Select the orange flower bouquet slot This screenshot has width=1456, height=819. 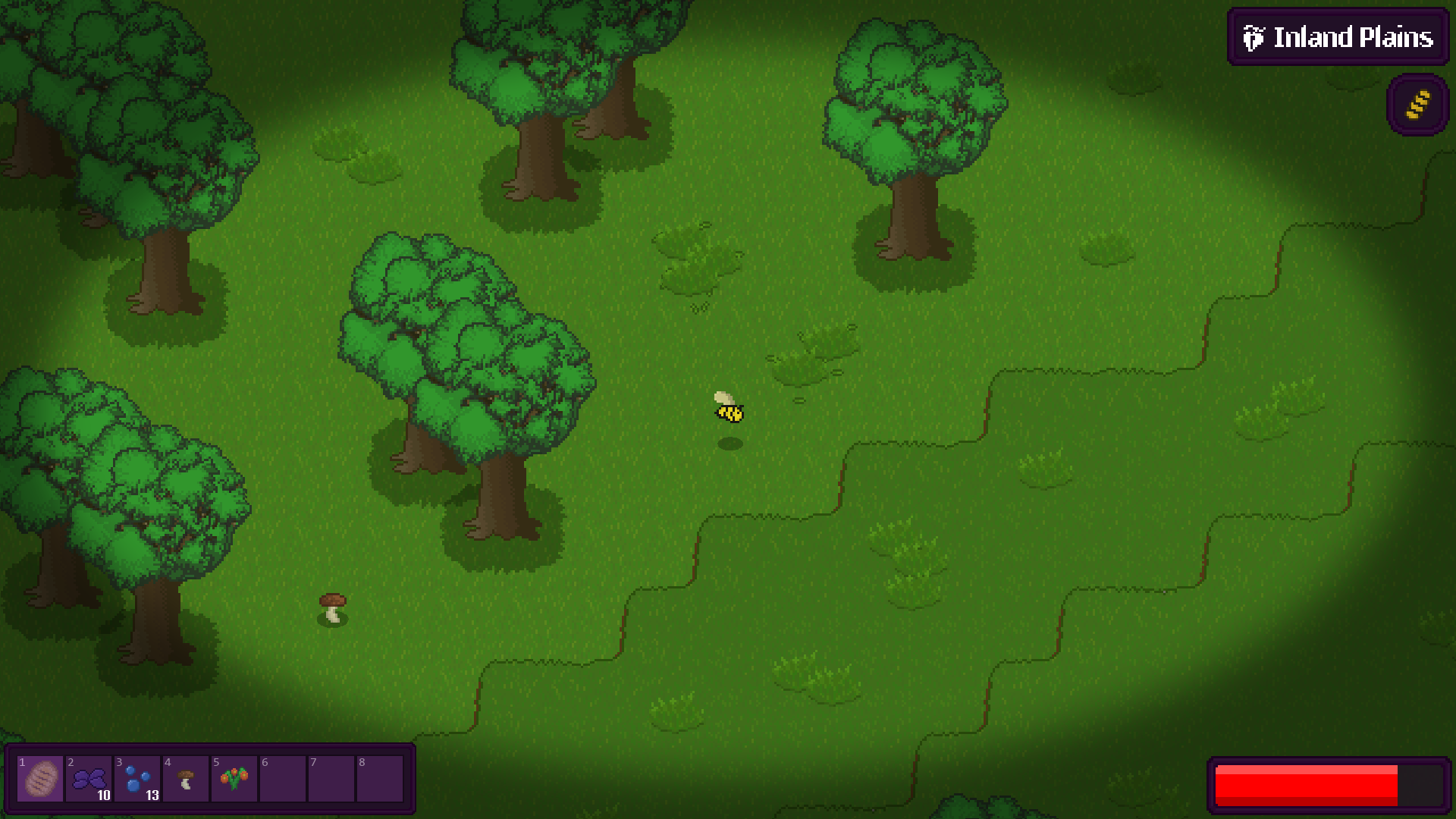tap(234, 779)
